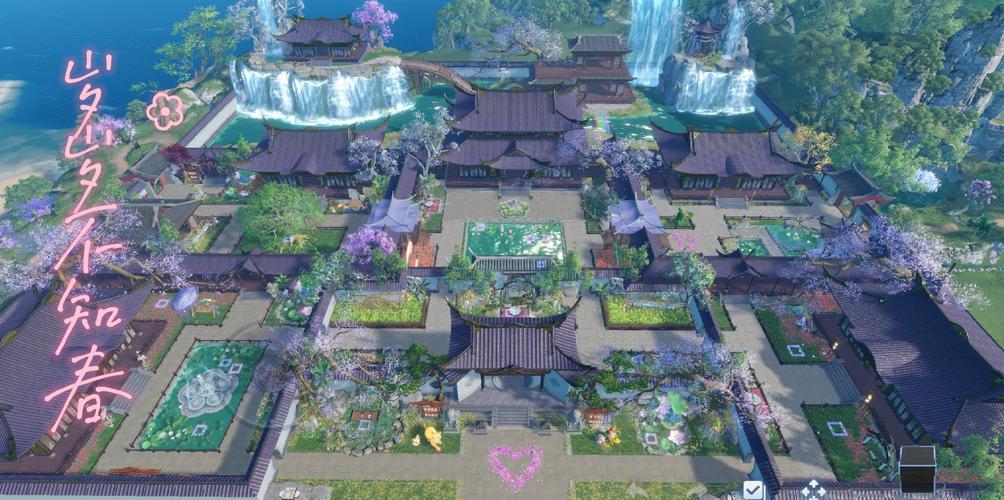Click the checkmark confirm button
The image size is (1004, 500).
pos(753,490)
